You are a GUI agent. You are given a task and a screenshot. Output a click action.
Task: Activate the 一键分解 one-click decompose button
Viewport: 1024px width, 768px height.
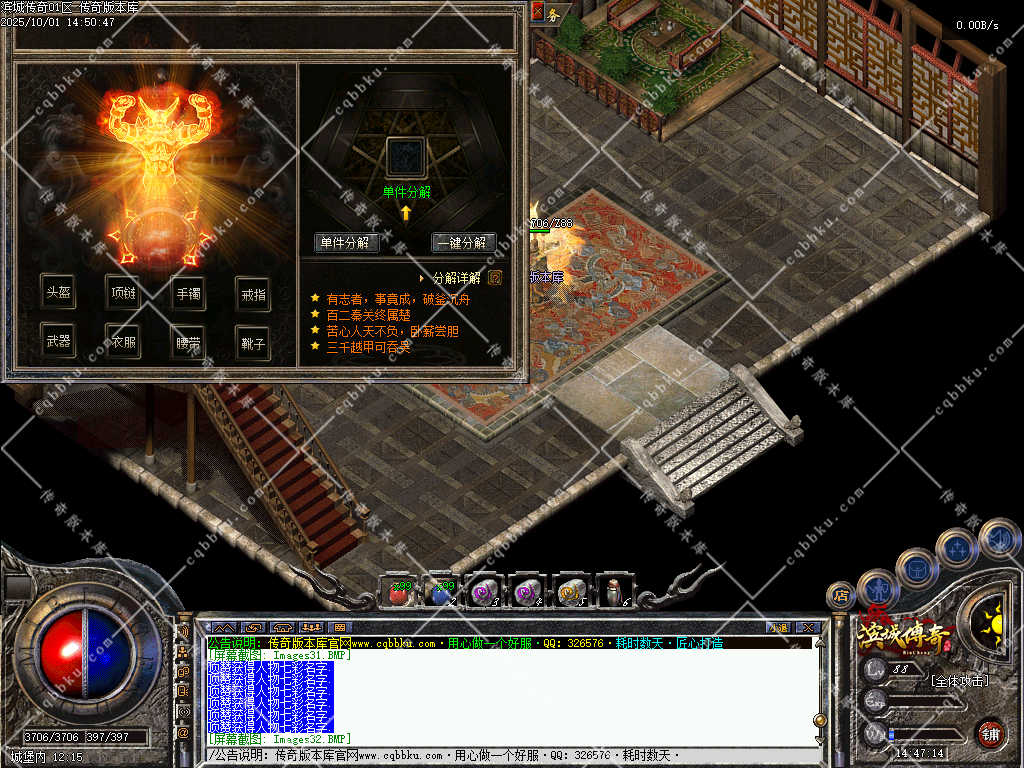(x=464, y=243)
